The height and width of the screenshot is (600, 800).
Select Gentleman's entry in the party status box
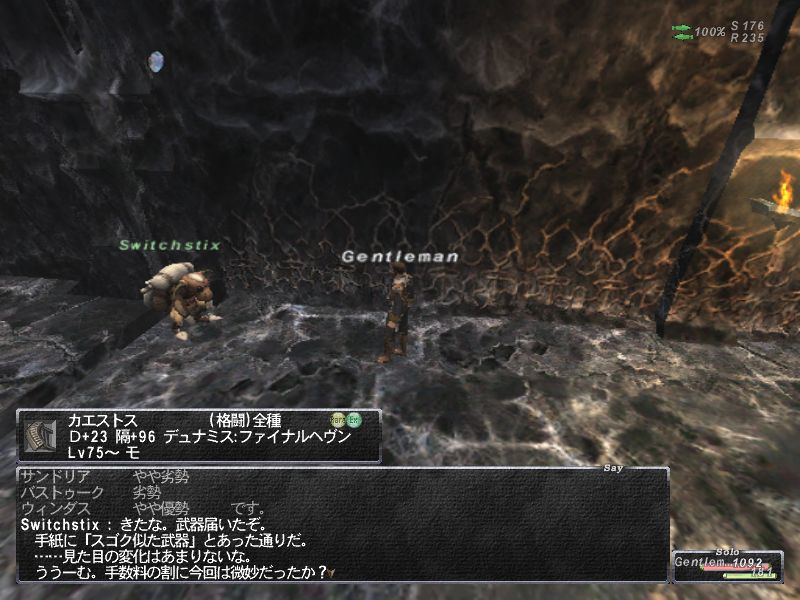(x=712, y=565)
